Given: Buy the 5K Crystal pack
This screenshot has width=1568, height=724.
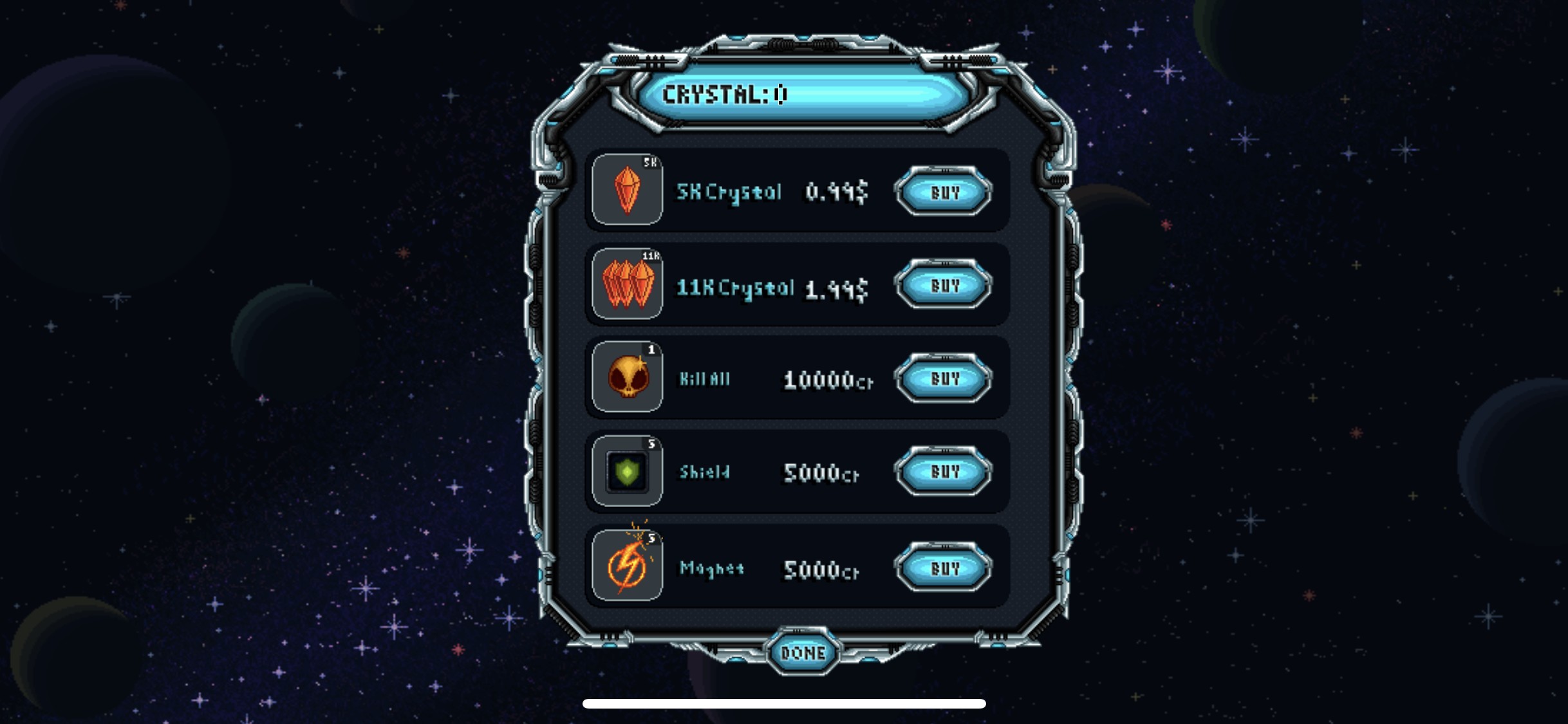Looking at the screenshot, I should point(944,192).
